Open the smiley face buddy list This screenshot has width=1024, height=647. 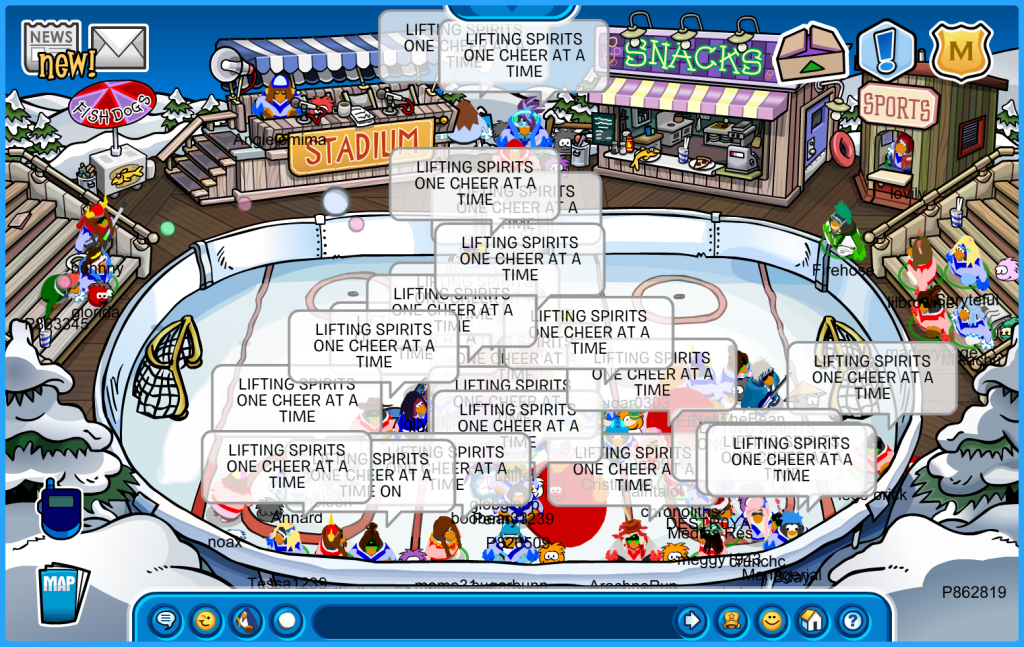(771, 621)
